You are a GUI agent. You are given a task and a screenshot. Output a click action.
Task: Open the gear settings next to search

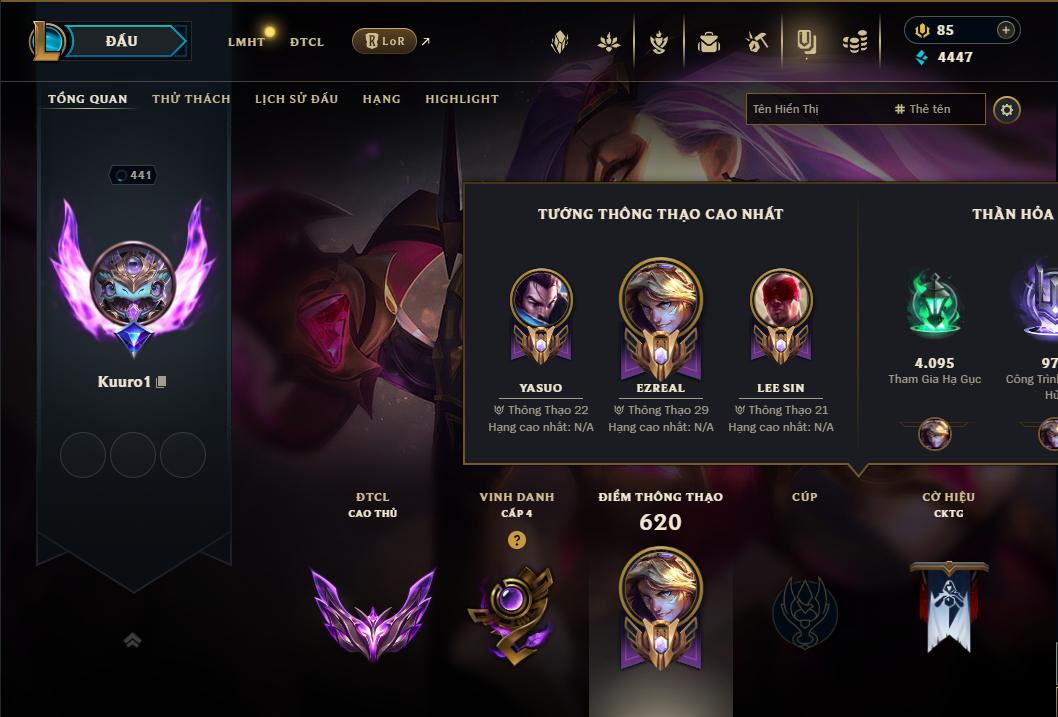point(1007,109)
